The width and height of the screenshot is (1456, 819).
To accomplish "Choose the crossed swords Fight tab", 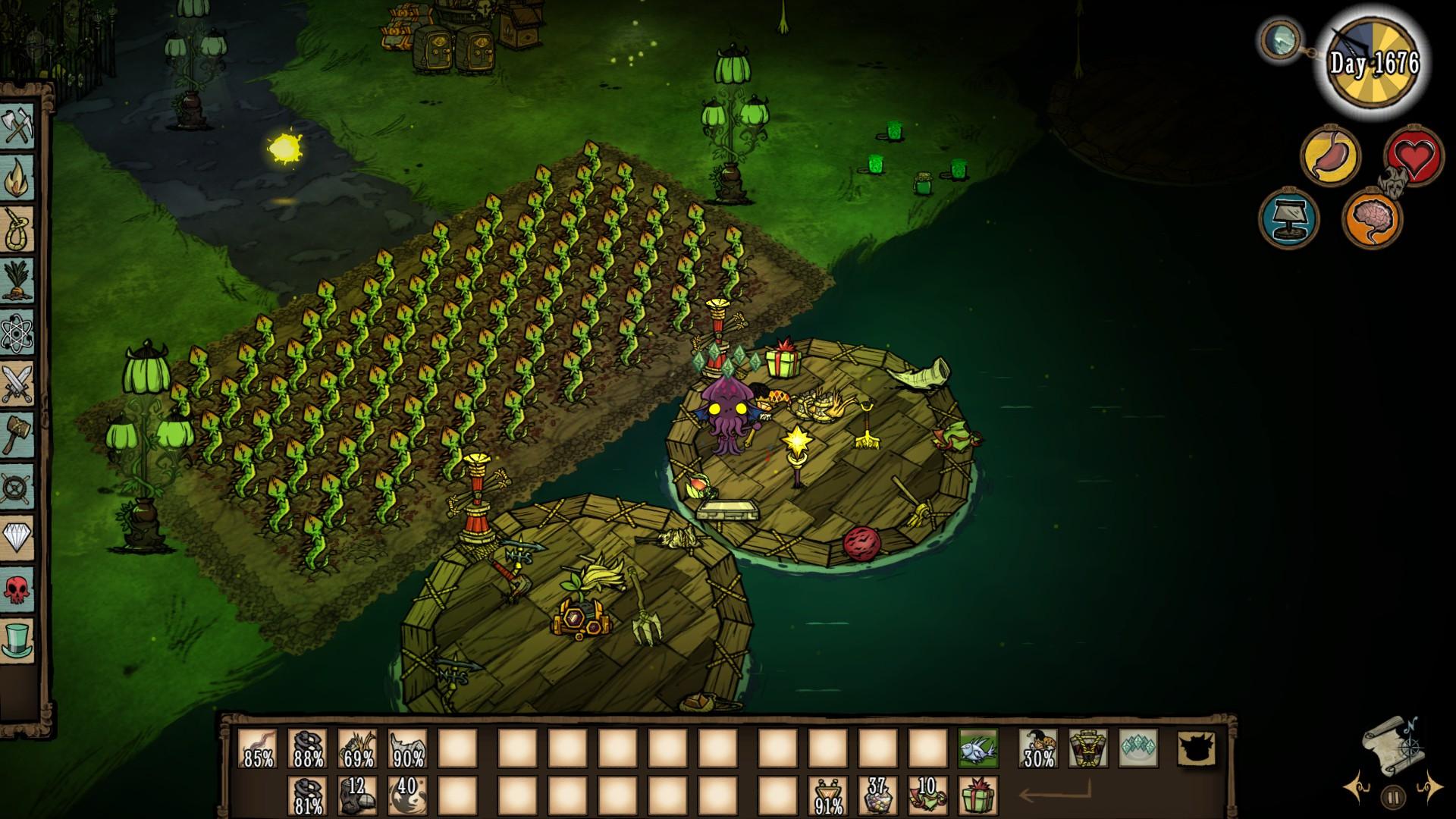I will pos(18,383).
